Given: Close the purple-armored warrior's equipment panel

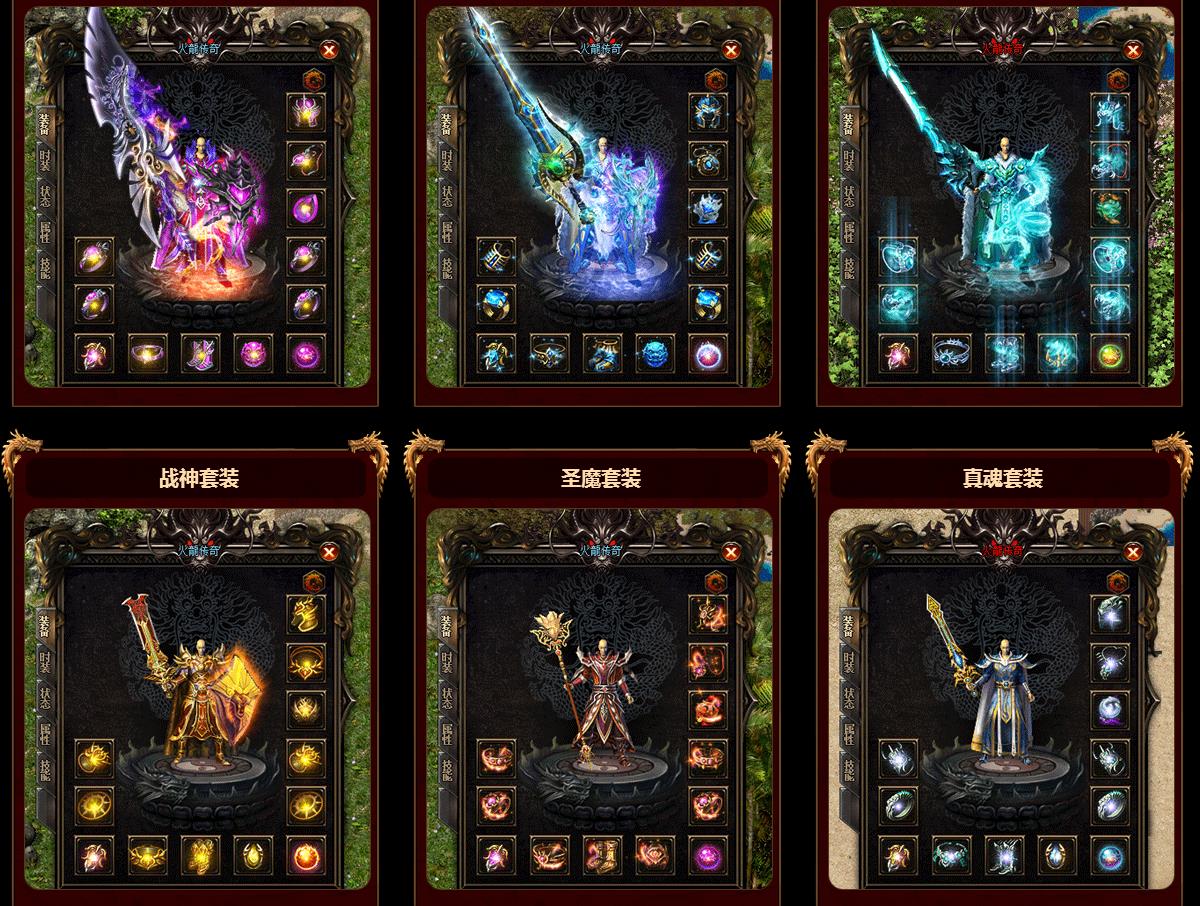Looking at the screenshot, I should tap(329, 50).
